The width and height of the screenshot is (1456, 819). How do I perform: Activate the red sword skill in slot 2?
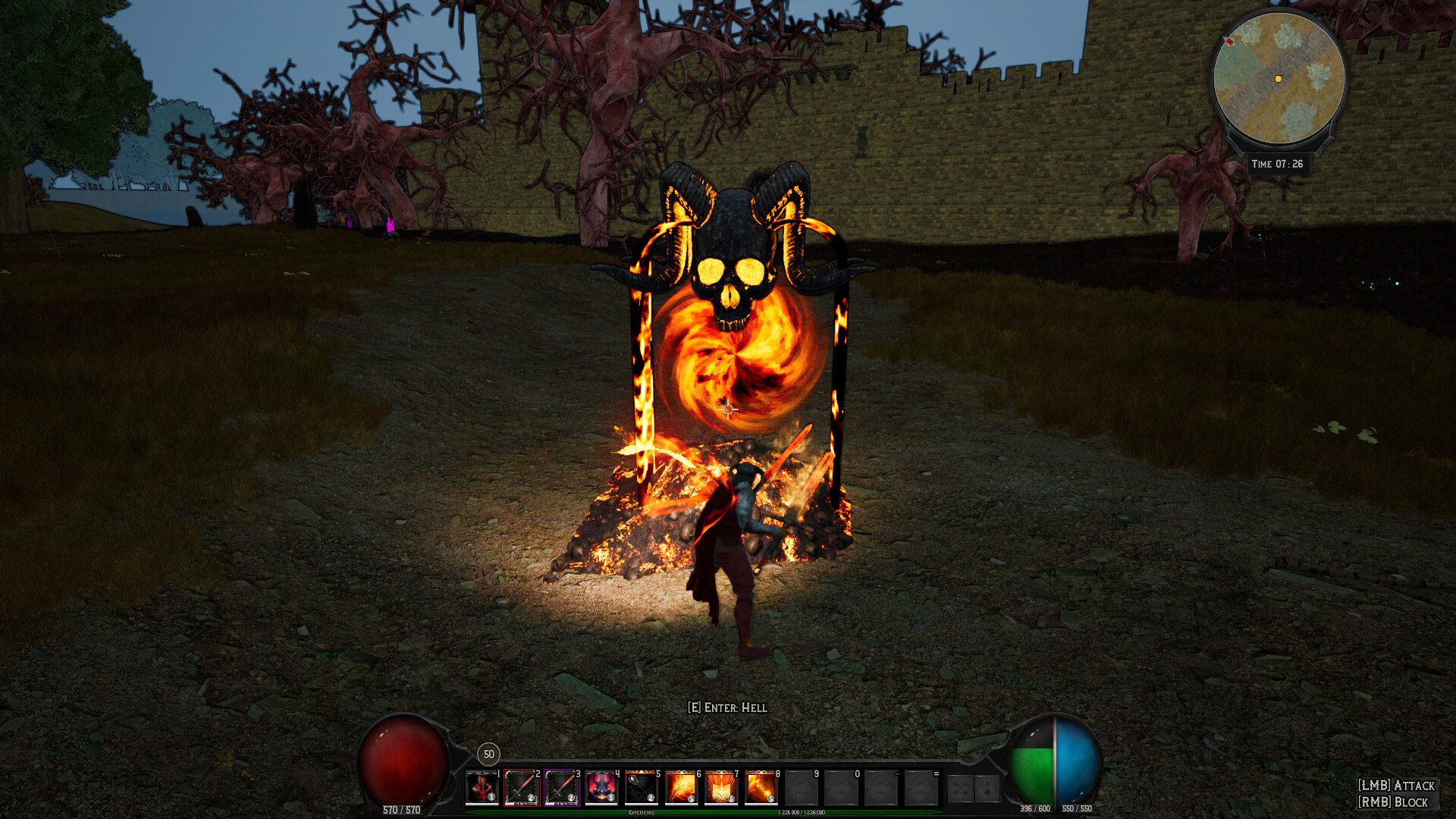point(522,789)
